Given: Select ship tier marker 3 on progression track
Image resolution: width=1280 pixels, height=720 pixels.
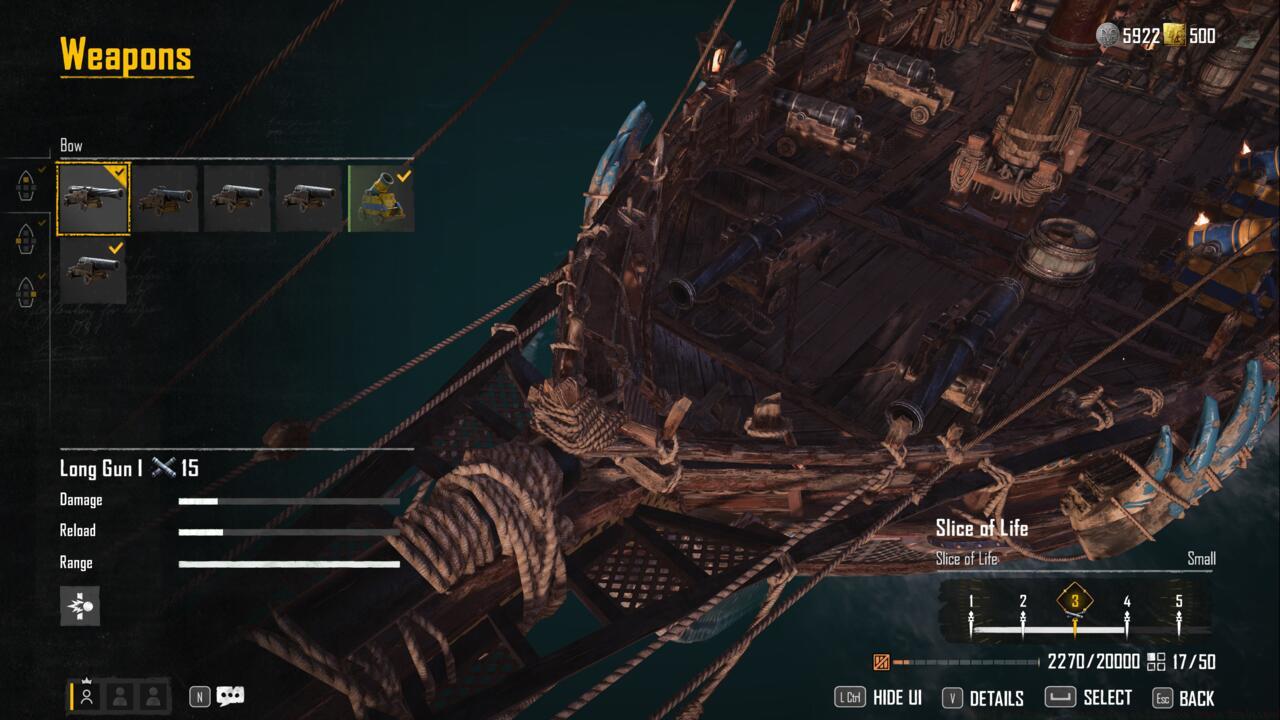Looking at the screenshot, I should [x=1074, y=603].
